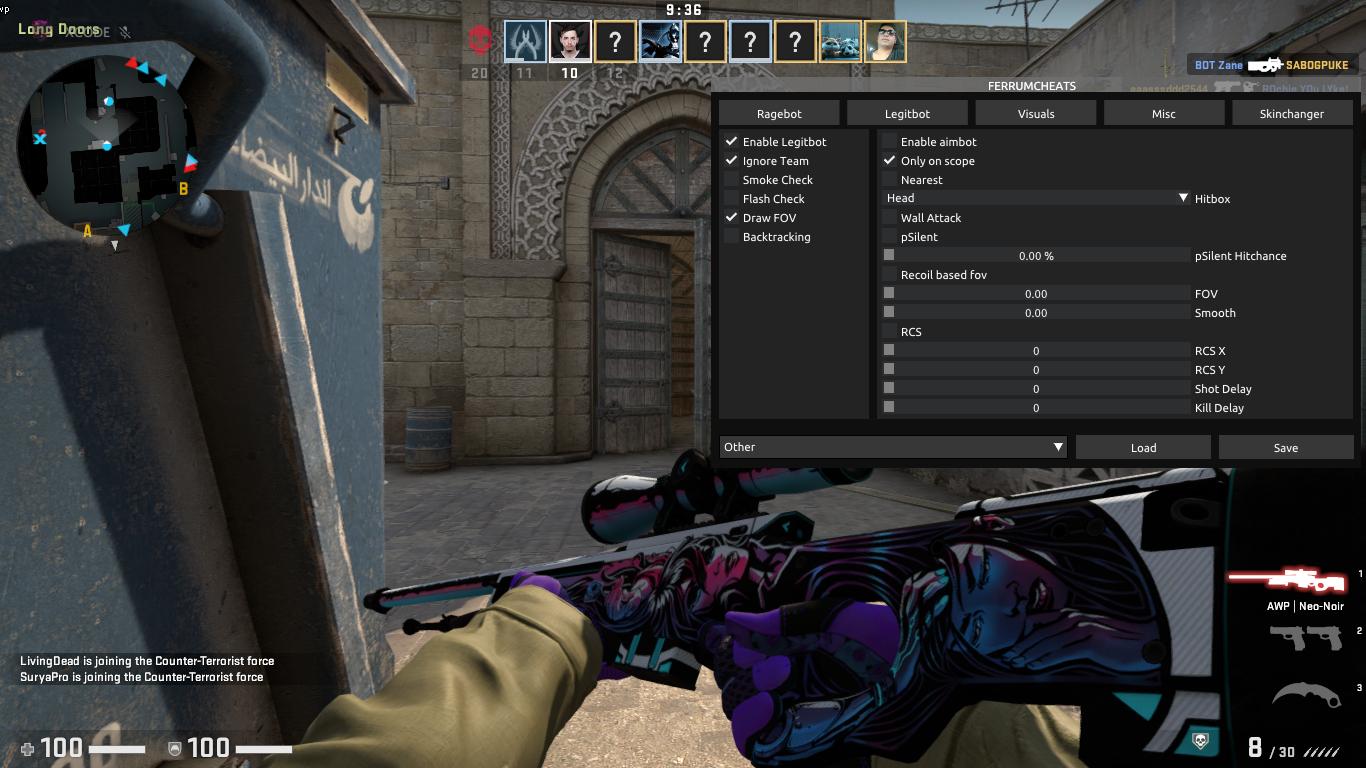Click the circular radar minimap
Image resolution: width=1366 pixels, height=768 pixels.
[x=110, y=140]
